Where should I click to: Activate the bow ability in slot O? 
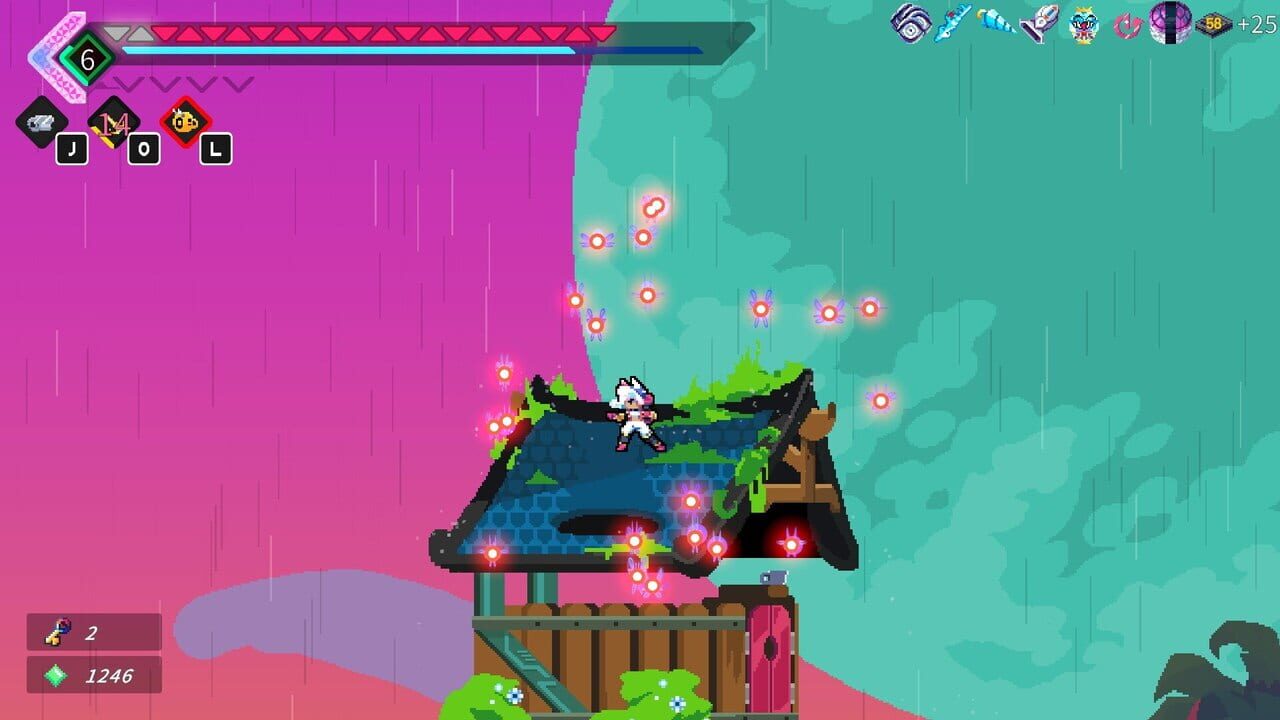[x=113, y=122]
